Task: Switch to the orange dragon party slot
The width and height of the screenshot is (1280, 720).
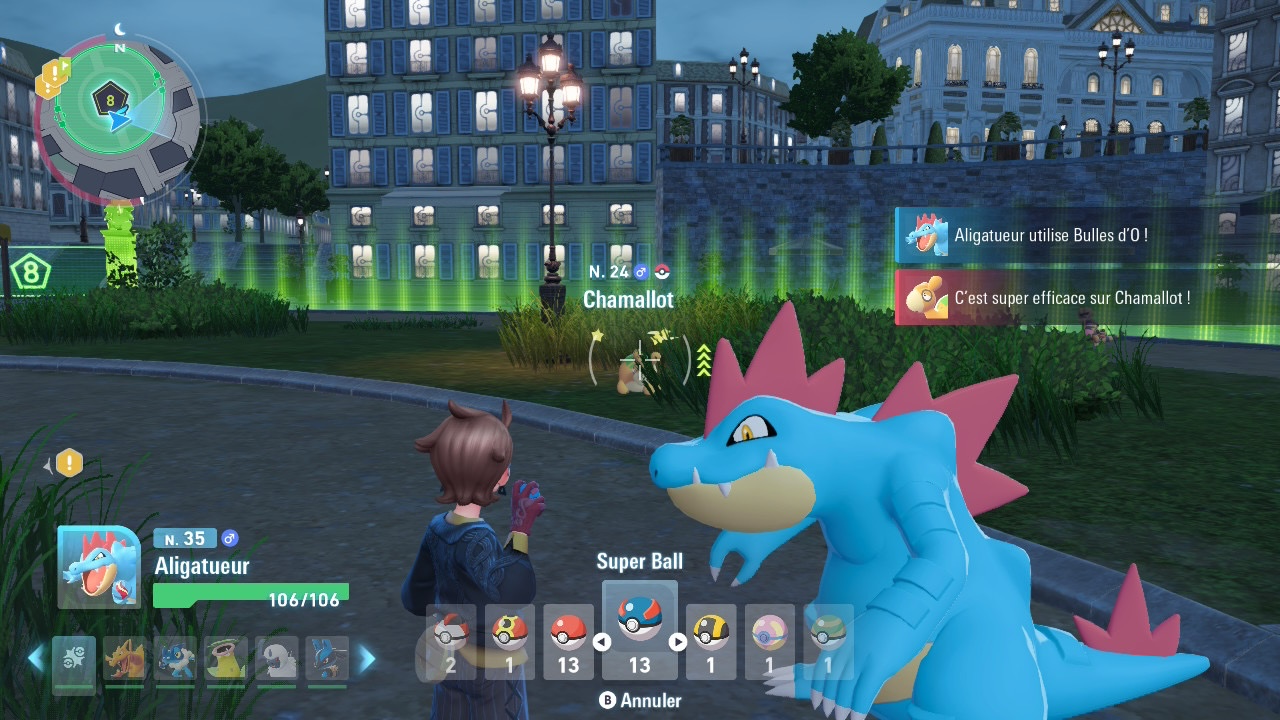Action: [125, 659]
